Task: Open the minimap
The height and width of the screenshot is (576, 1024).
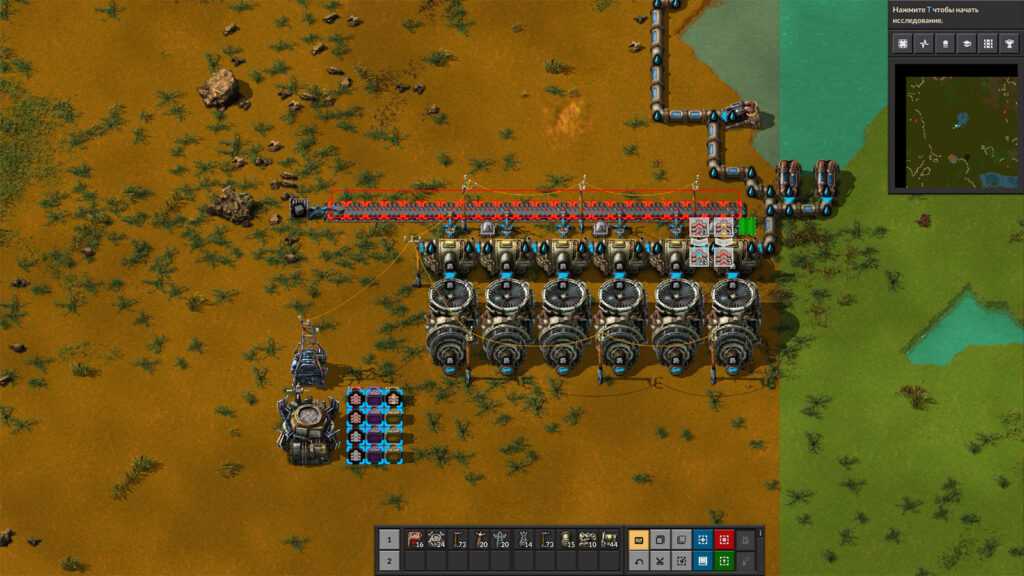Action: tap(954, 126)
